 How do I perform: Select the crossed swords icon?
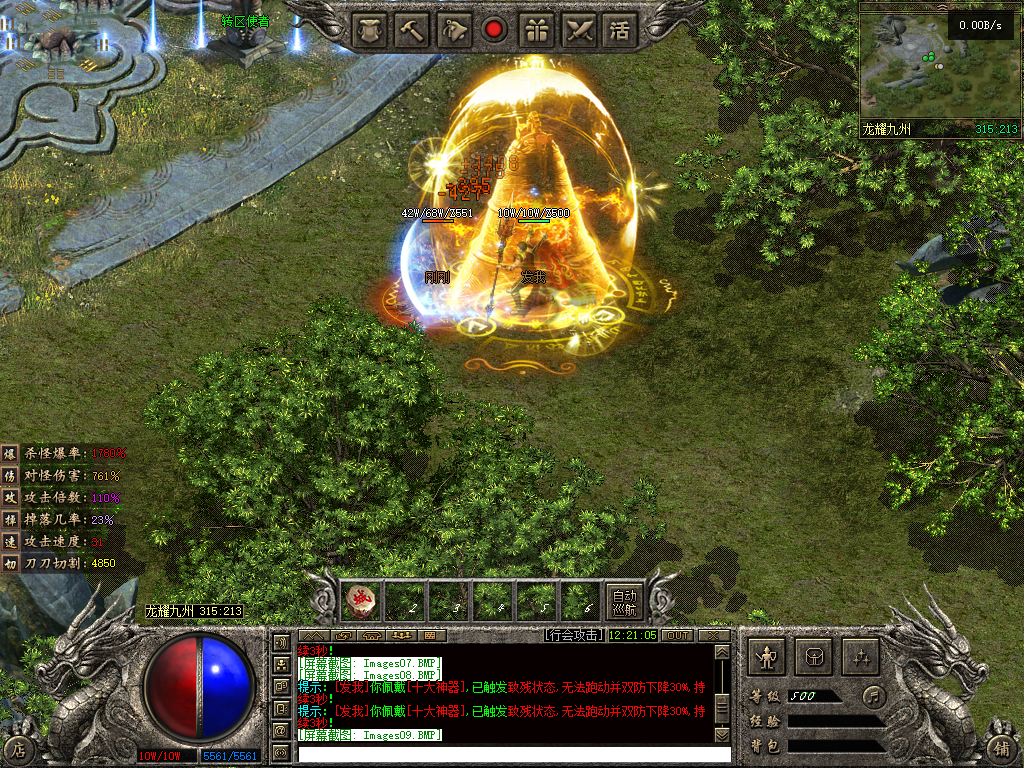[x=579, y=29]
